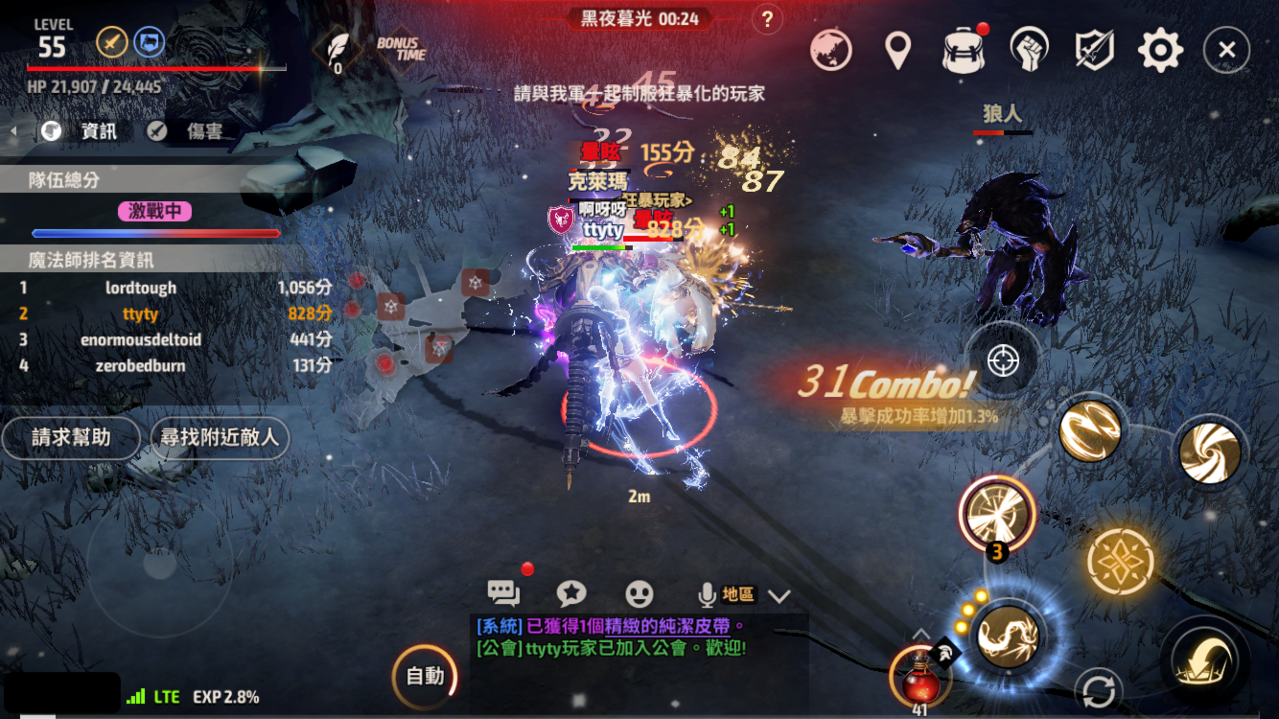Tap the swap-cycle arrows button
Screen dimensions: 1279x719
pyautogui.click(x=1099, y=691)
